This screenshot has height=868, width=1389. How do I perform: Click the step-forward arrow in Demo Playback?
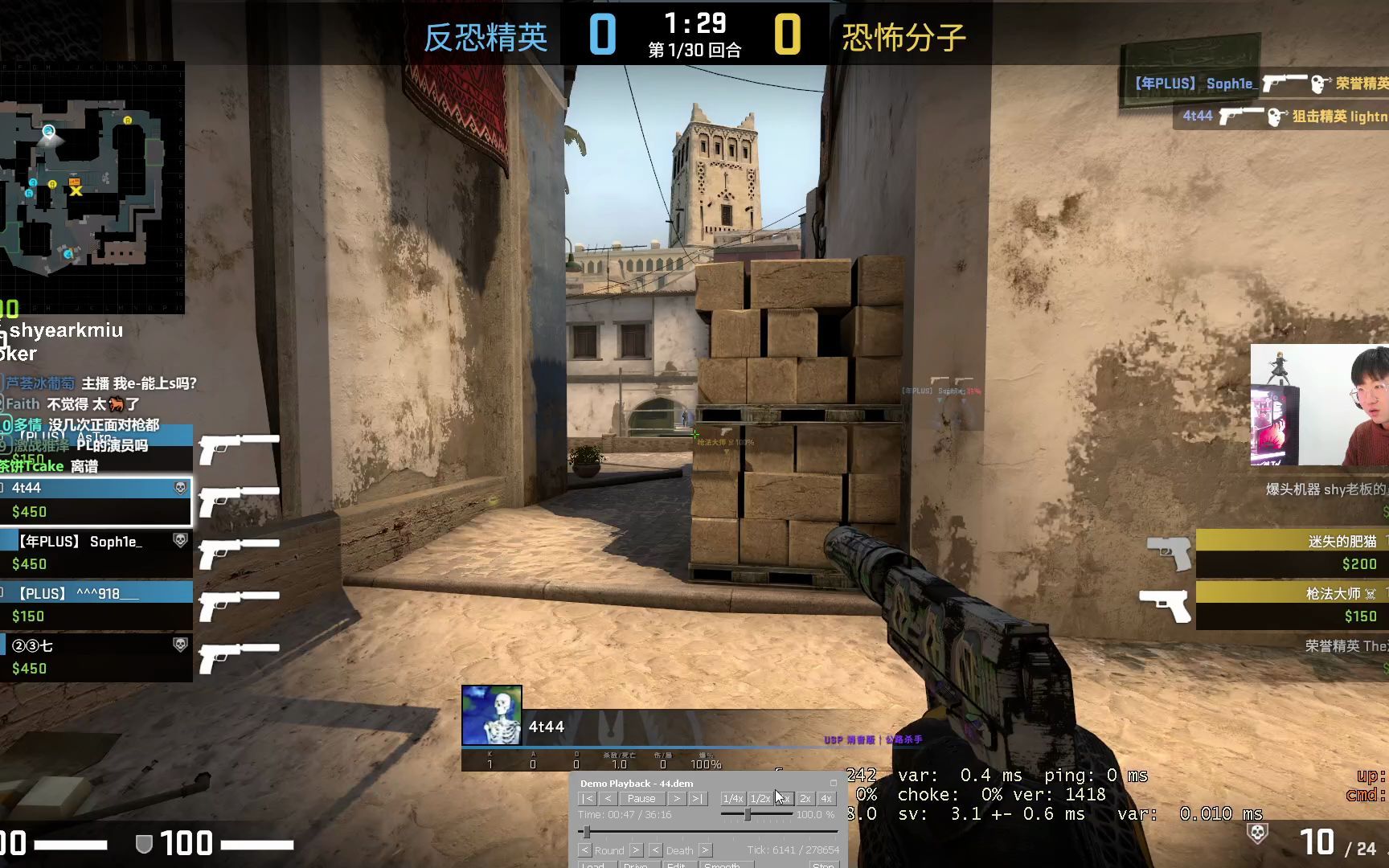point(677,799)
